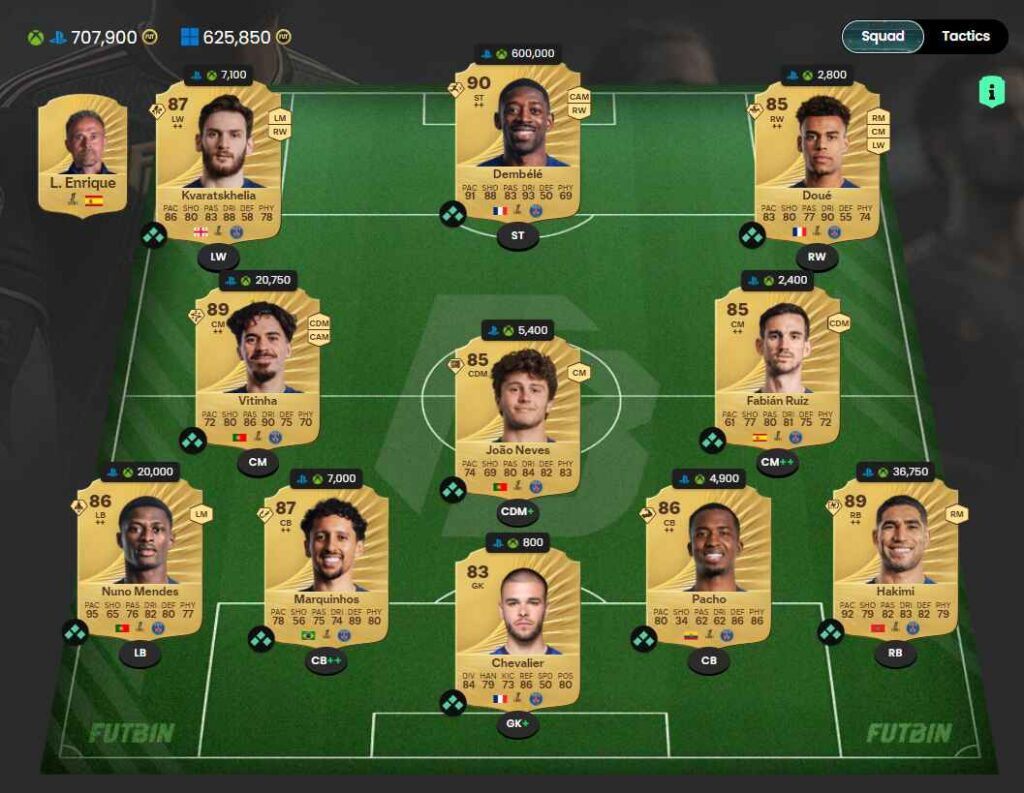This screenshot has width=1024, height=793.
Task: Click the CDM+ position badge
Action: click(517, 513)
